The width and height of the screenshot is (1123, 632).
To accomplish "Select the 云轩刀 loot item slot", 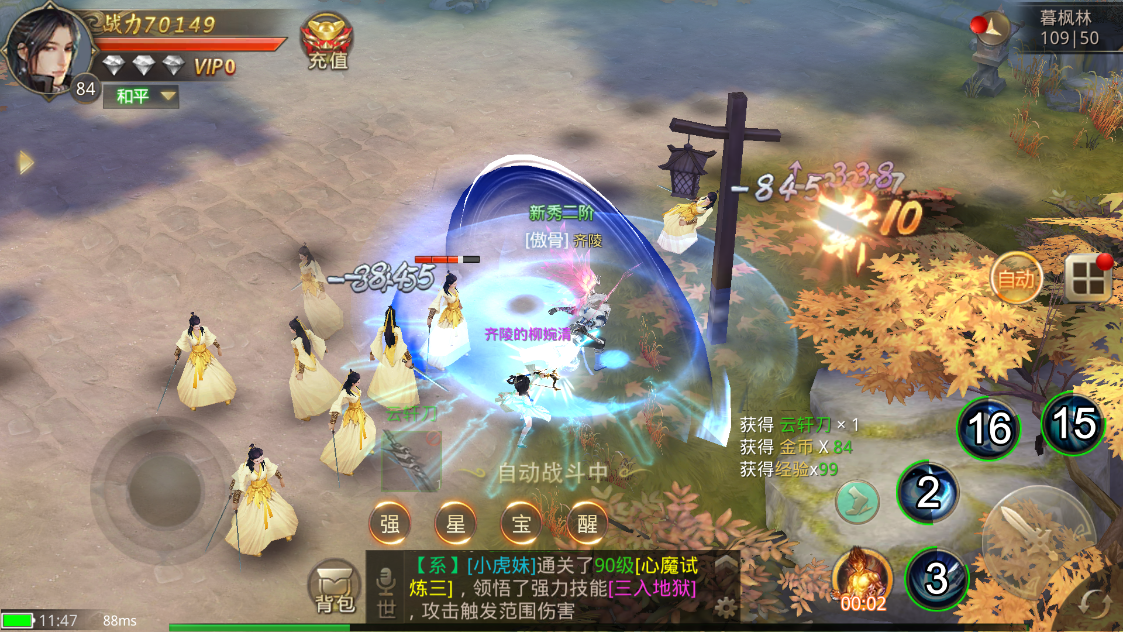I will [x=410, y=460].
